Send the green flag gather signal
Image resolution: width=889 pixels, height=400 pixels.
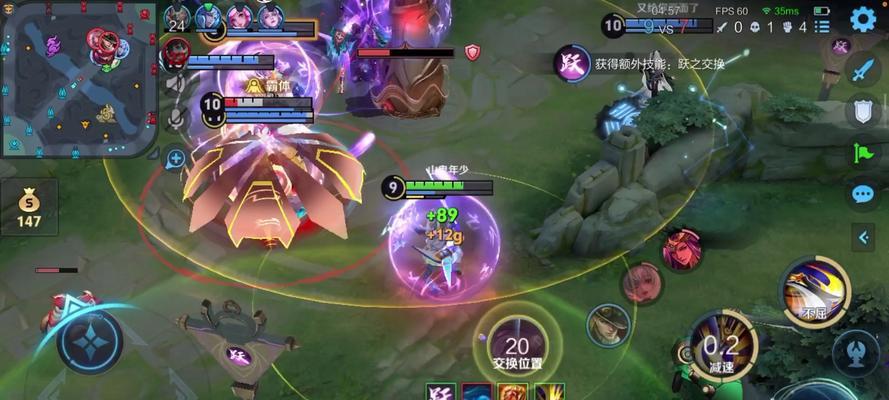(x=862, y=151)
